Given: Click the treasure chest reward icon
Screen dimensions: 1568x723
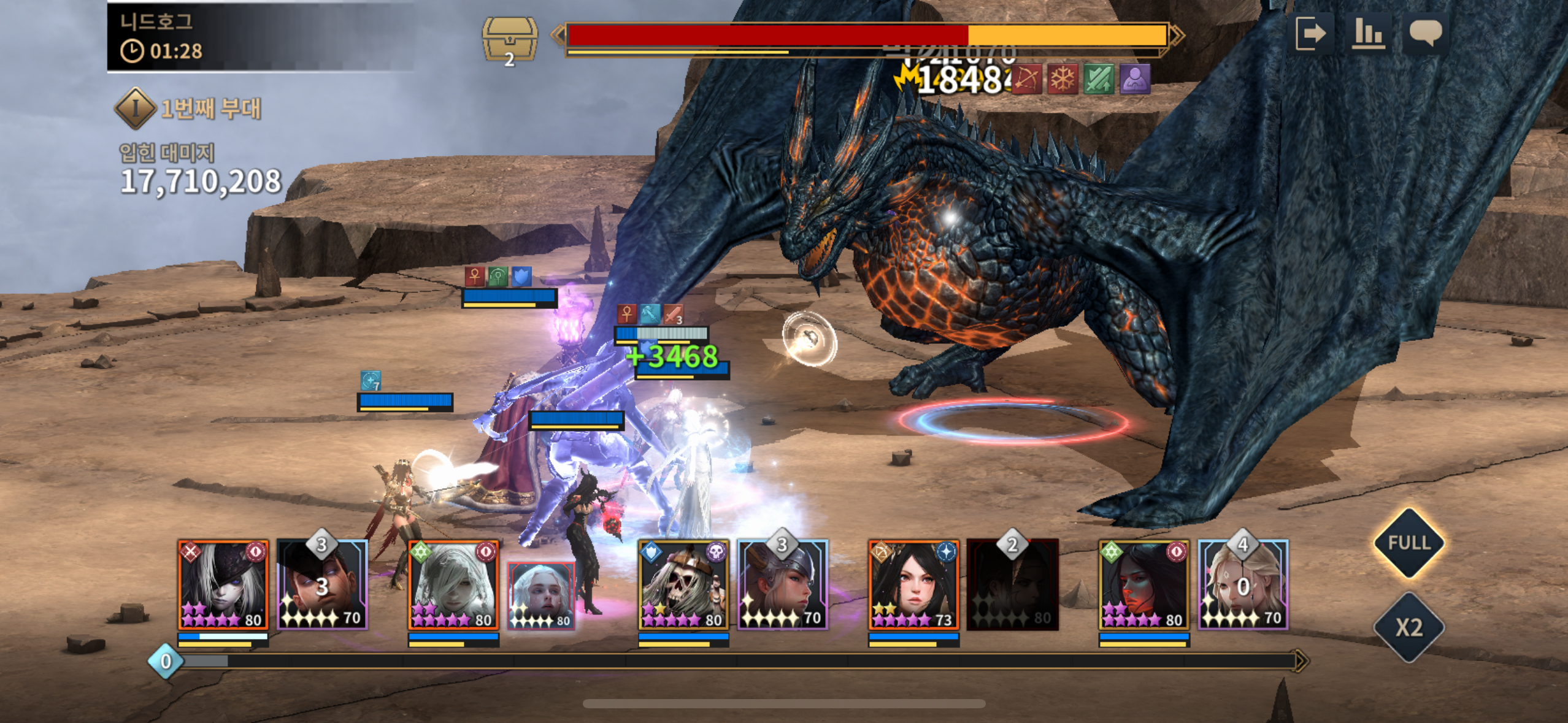Looking at the screenshot, I should 509,39.
